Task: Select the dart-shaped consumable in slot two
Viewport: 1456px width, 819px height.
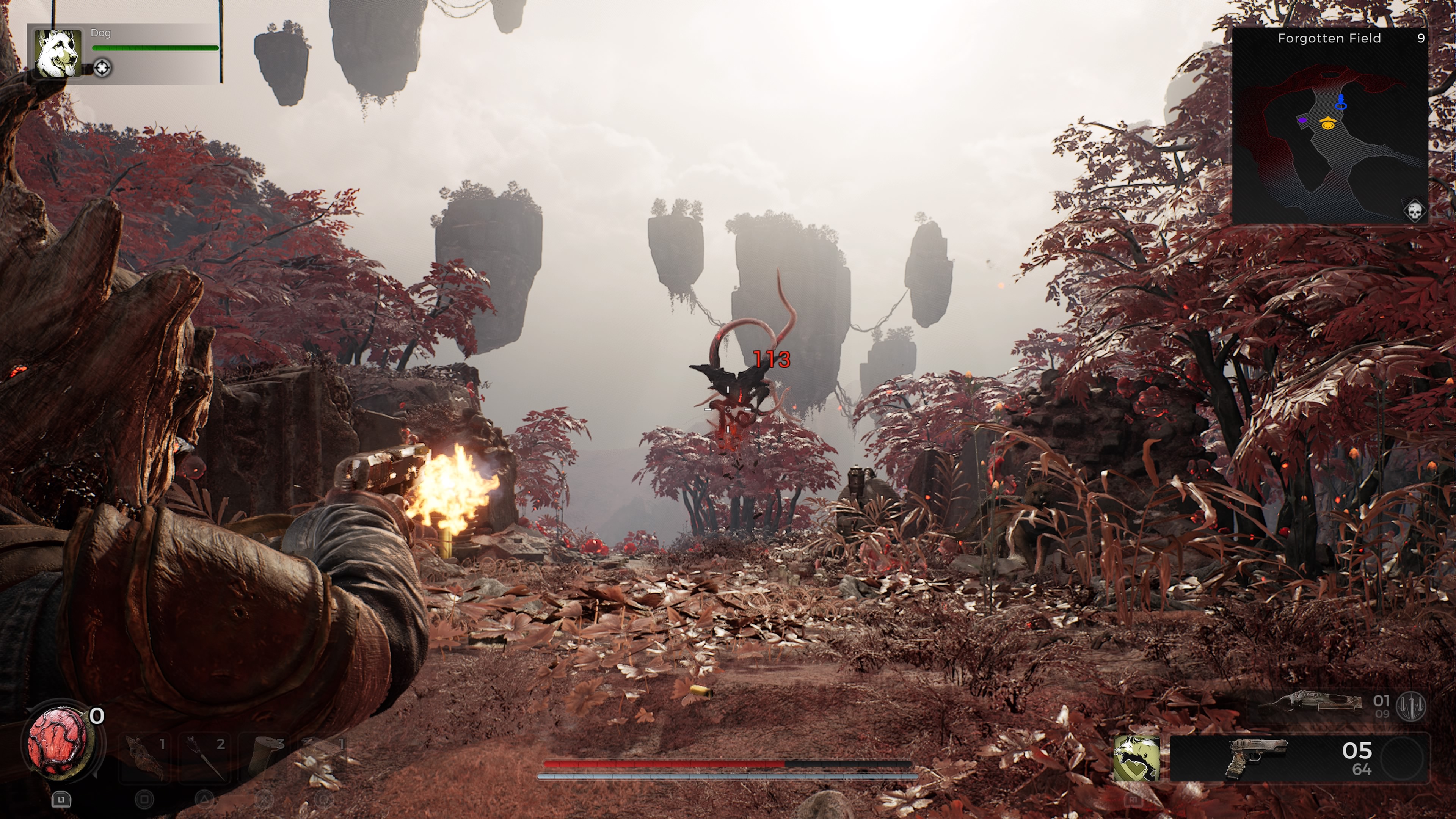Action: 205,758
